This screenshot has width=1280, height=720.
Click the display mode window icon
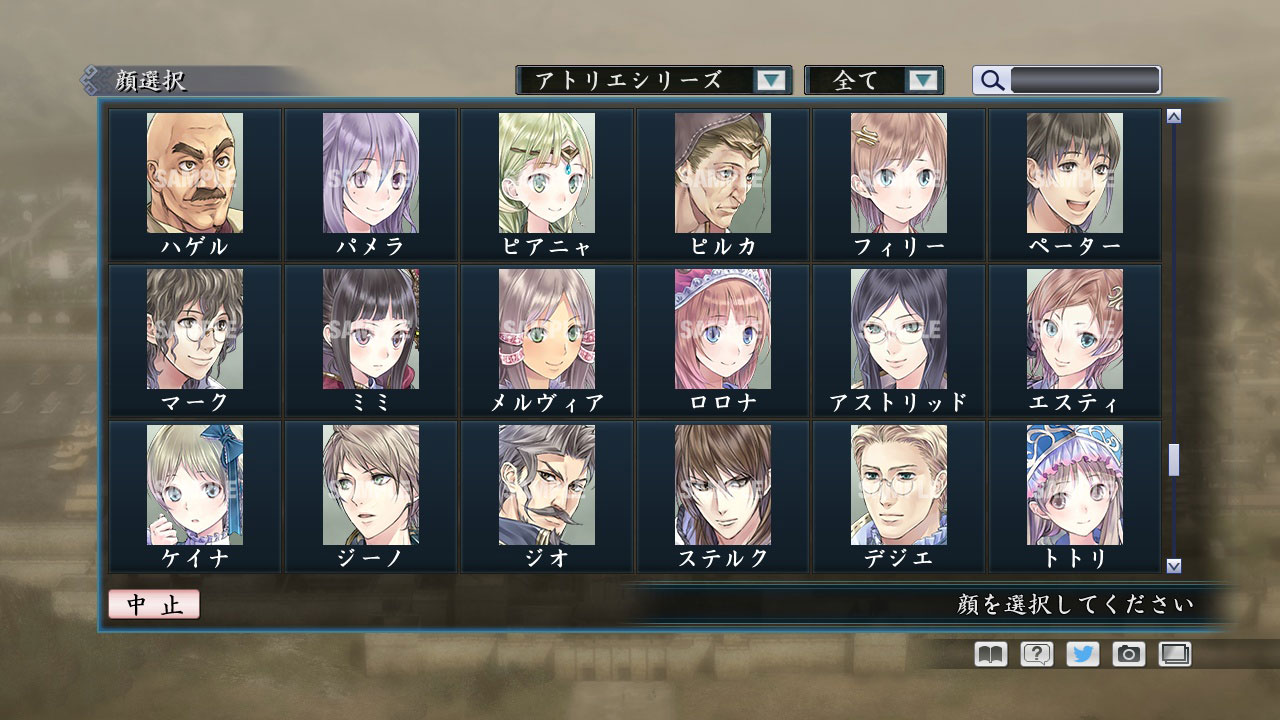[1174, 654]
